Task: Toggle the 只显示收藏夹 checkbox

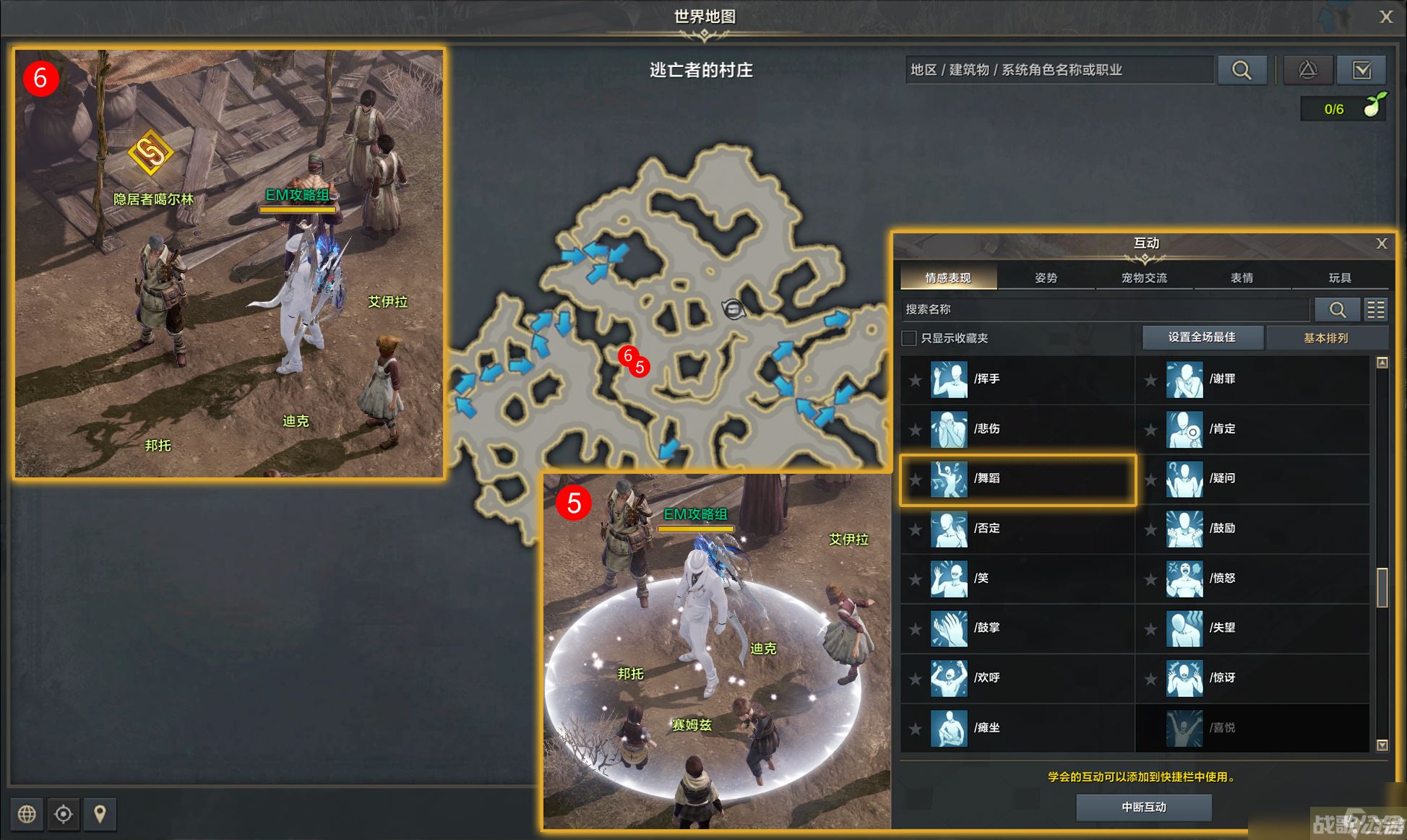Action: point(910,338)
